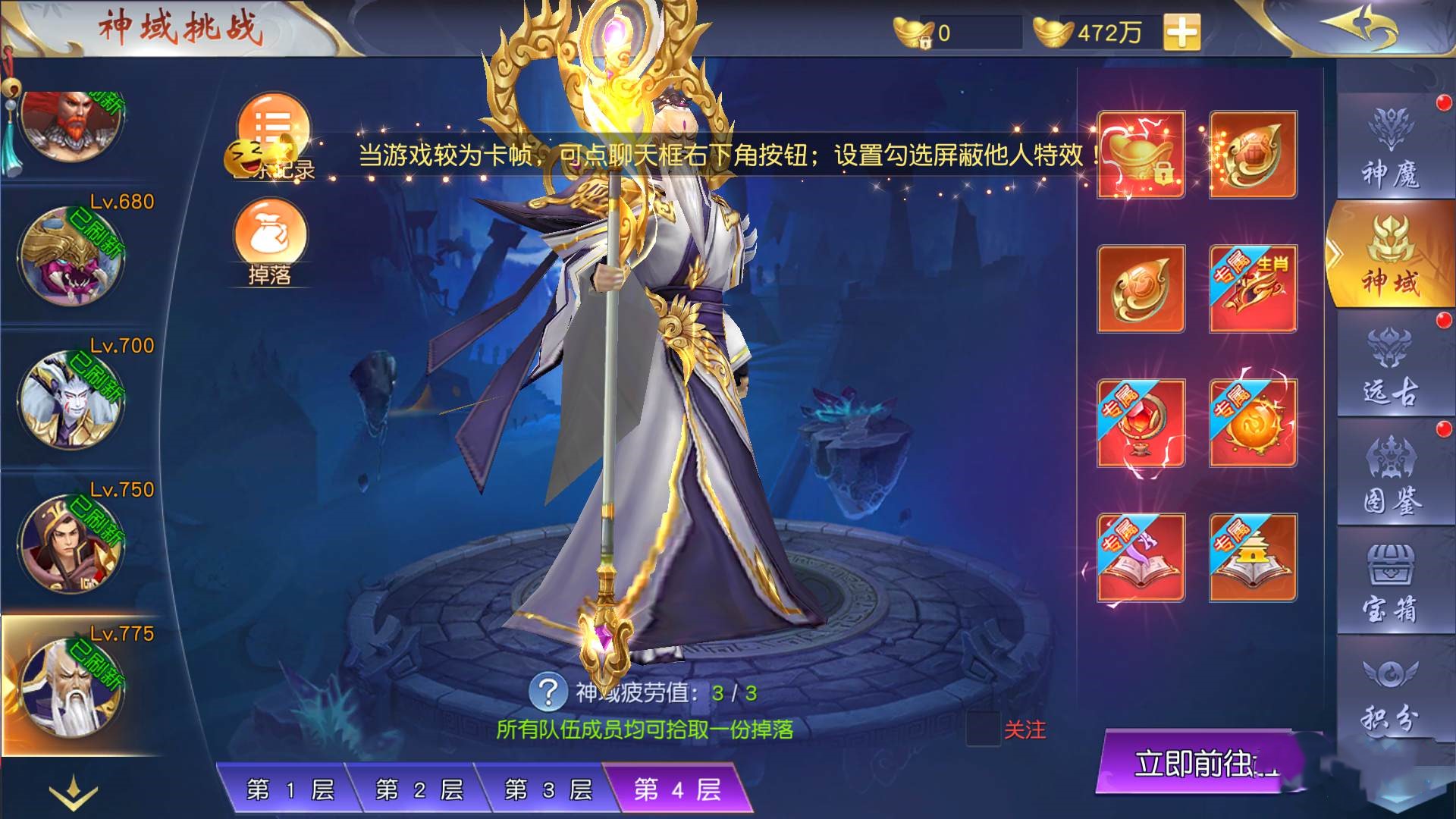Tick the 关注 follow checkbox

click(x=984, y=730)
